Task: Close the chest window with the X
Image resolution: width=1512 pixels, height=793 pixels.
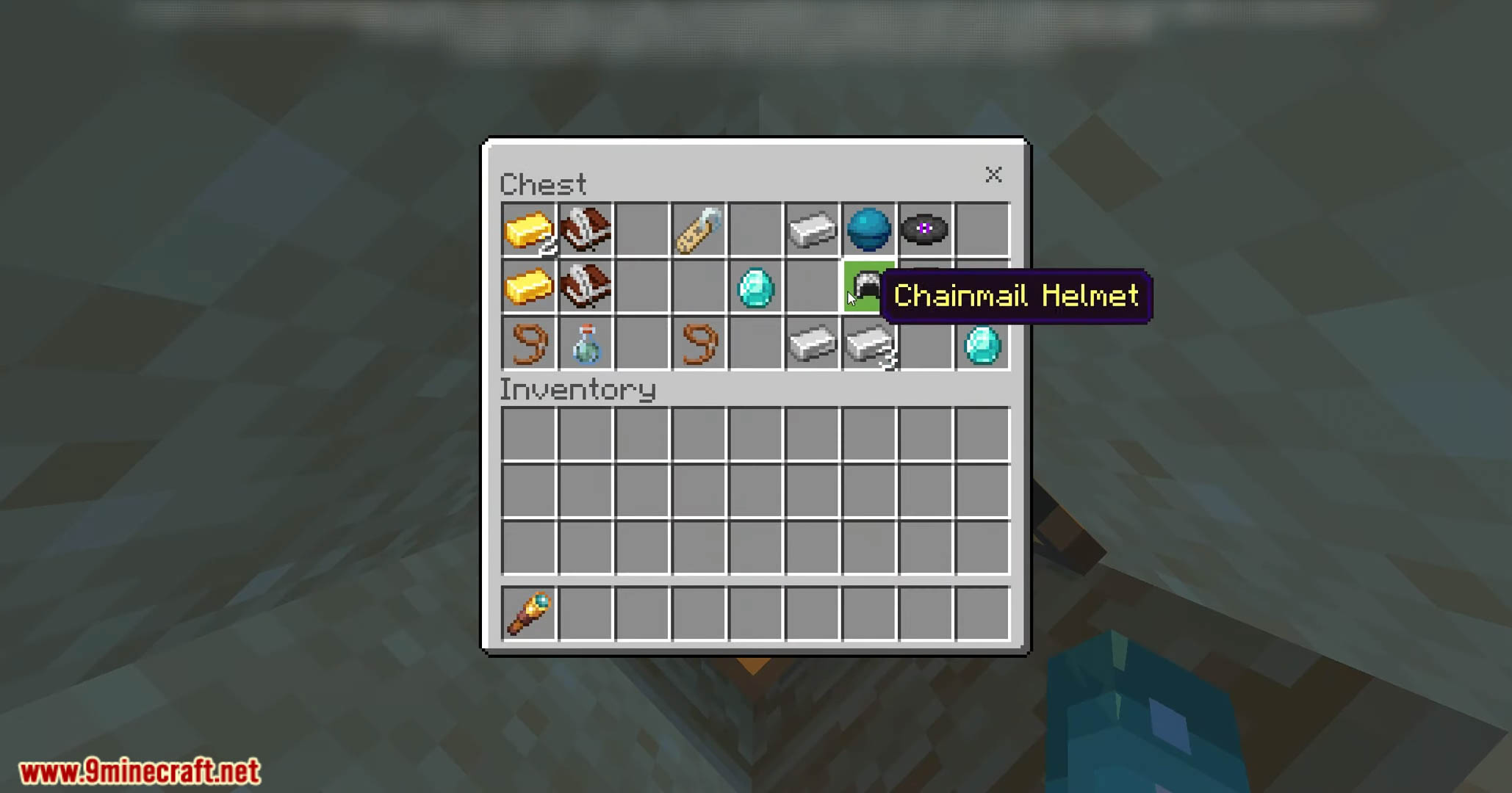Action: tap(993, 175)
